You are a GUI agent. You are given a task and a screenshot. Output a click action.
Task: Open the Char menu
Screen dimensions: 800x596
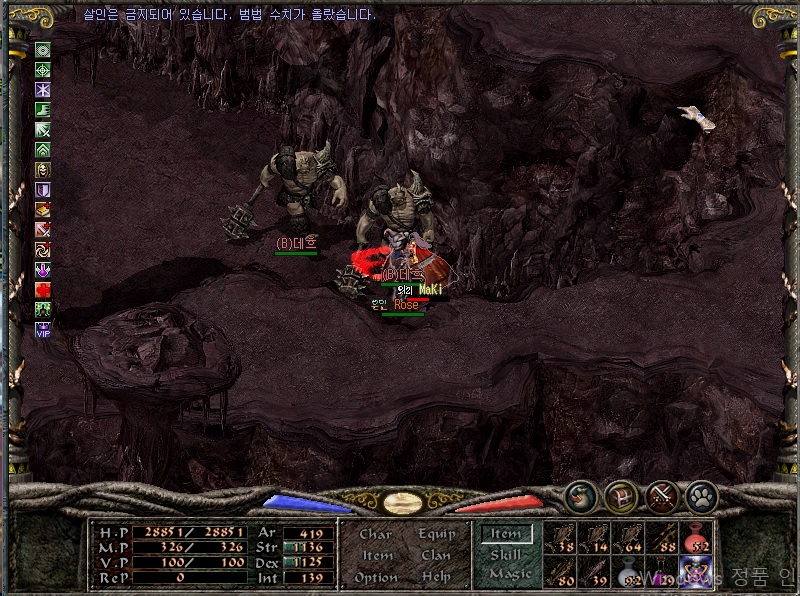(x=376, y=535)
